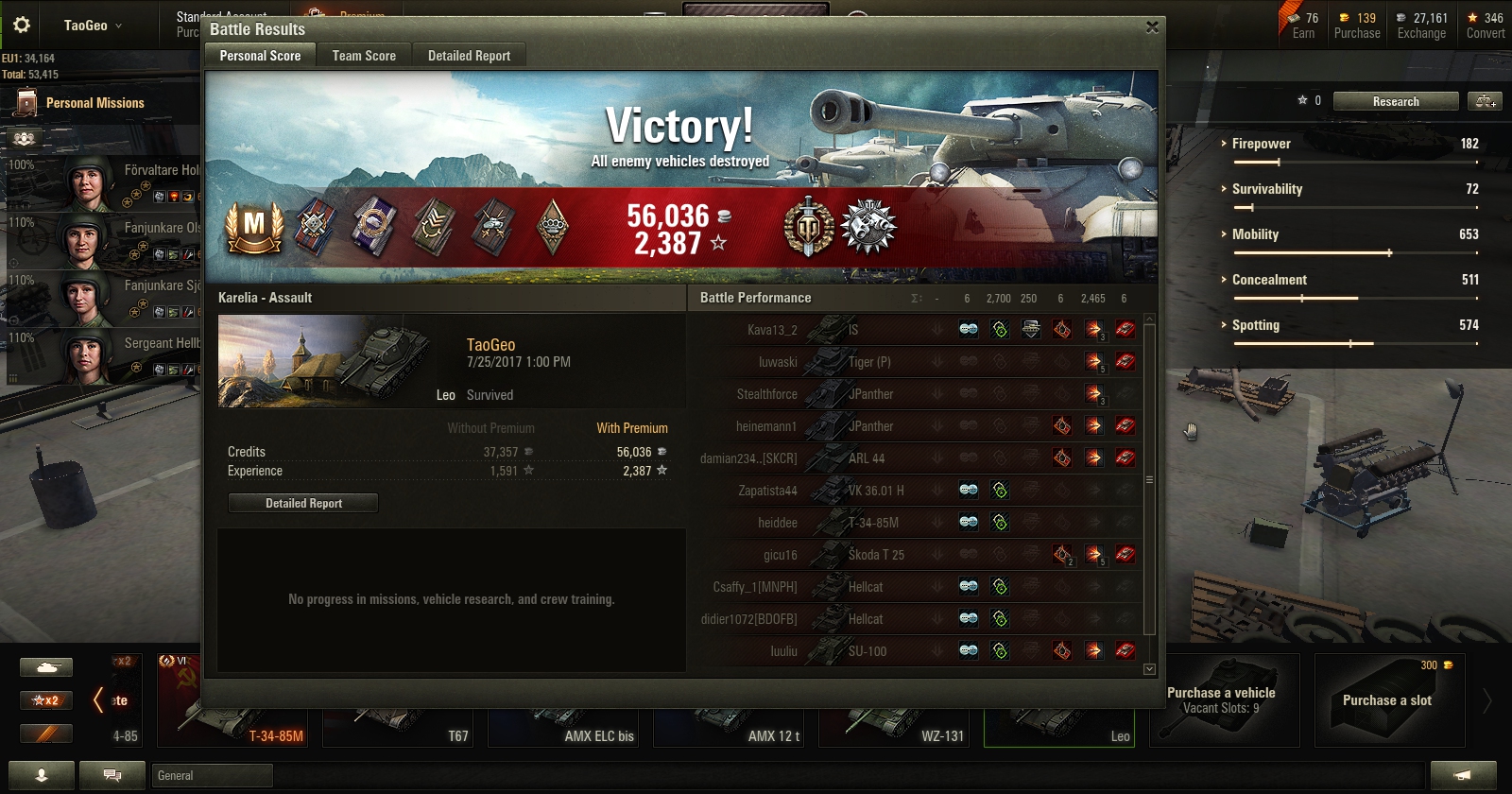Close the Battle Results window

click(x=1152, y=27)
